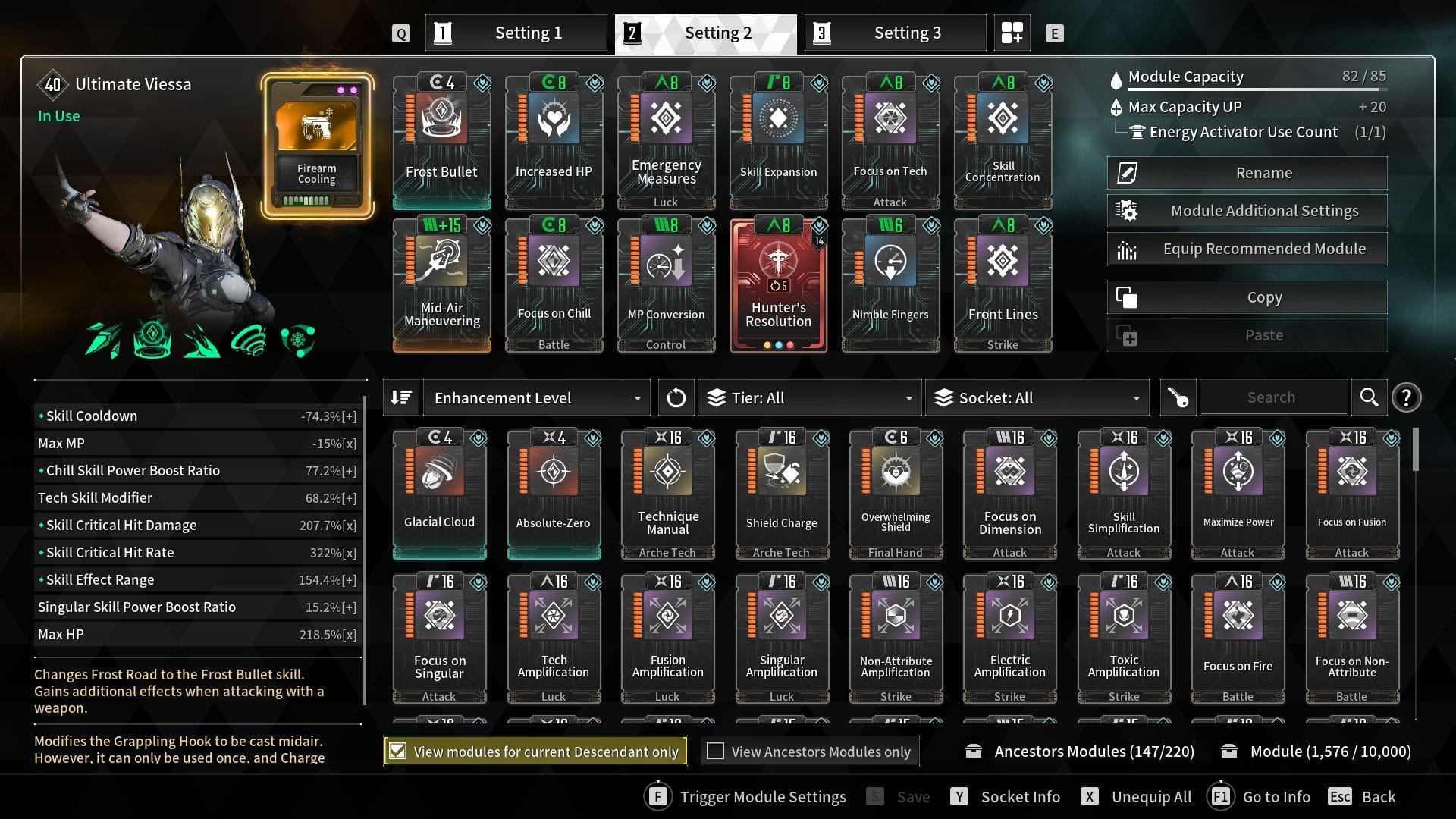Click the Equip Recommended Module button

(x=1246, y=248)
